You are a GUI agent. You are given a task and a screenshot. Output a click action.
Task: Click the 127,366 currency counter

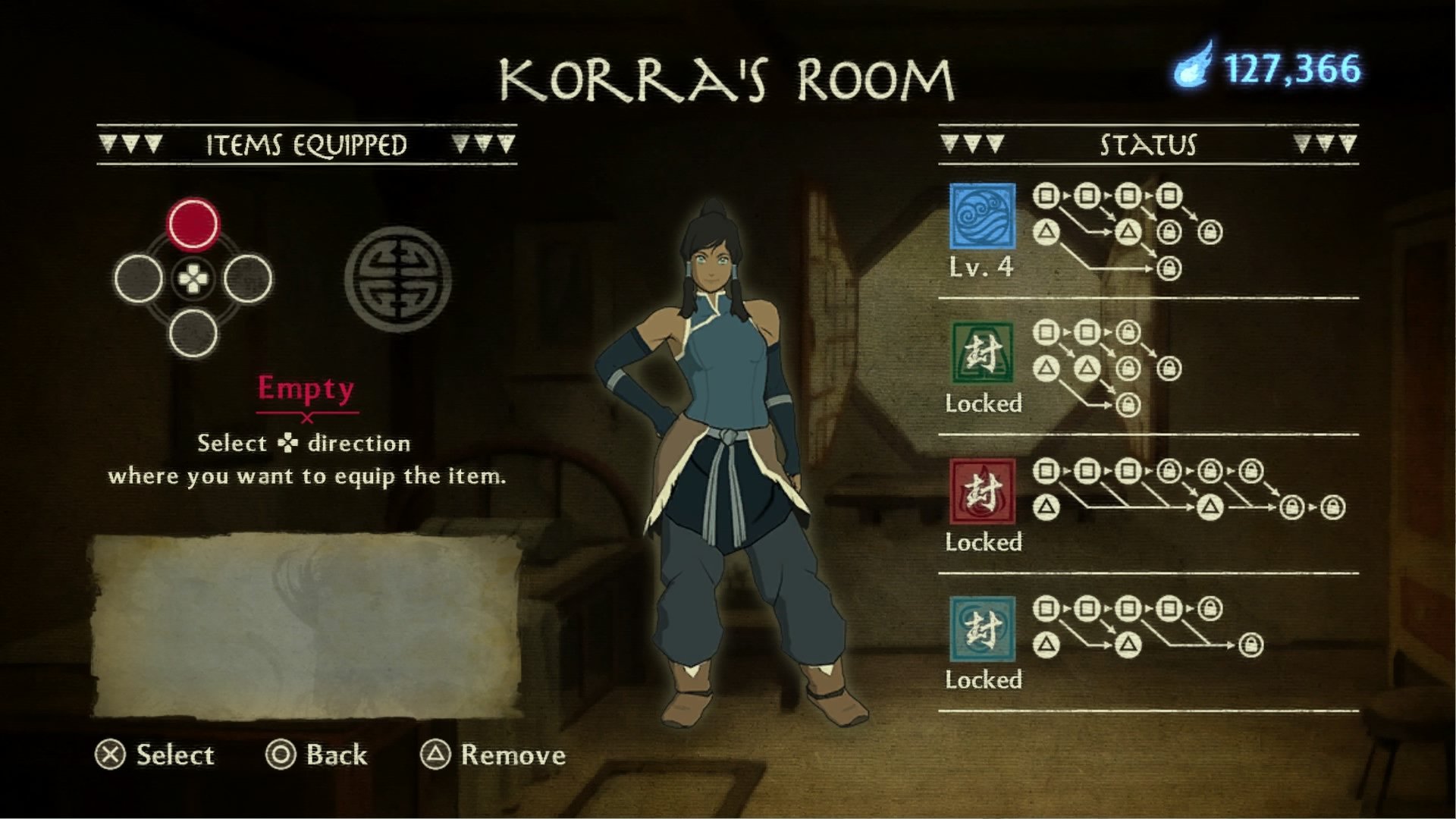pos(1298,70)
